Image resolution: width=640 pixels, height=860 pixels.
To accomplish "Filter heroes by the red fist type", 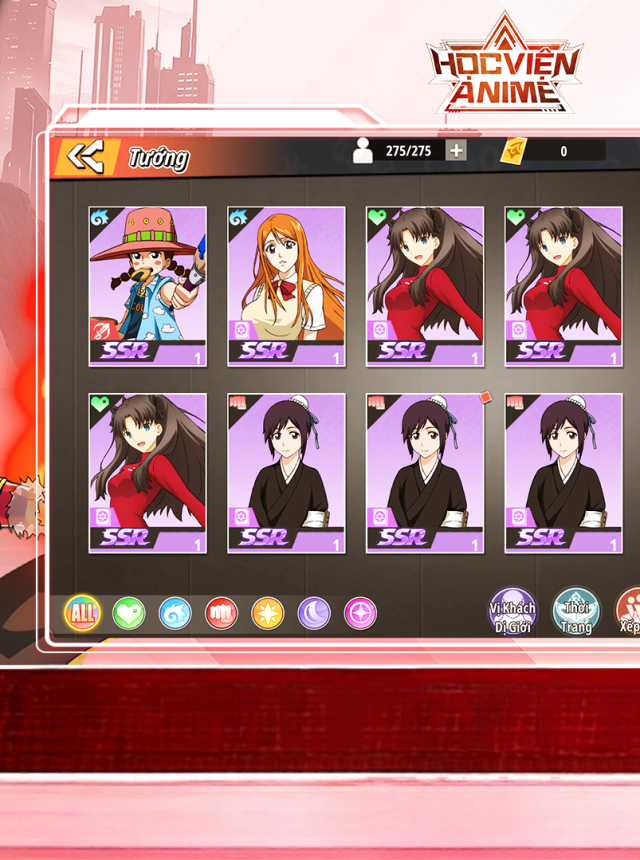I will pos(221,613).
